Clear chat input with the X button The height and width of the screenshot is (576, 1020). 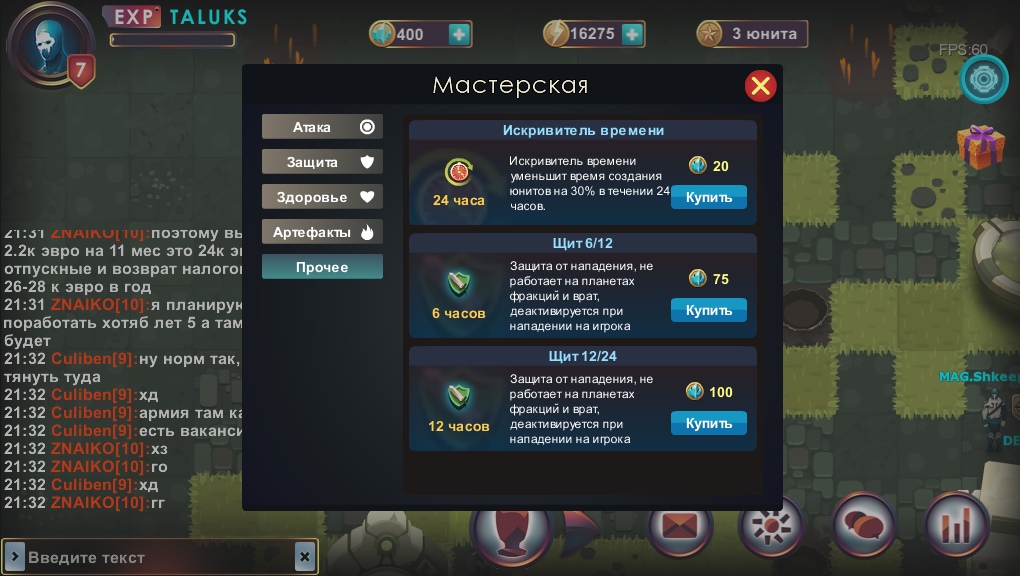pos(305,557)
